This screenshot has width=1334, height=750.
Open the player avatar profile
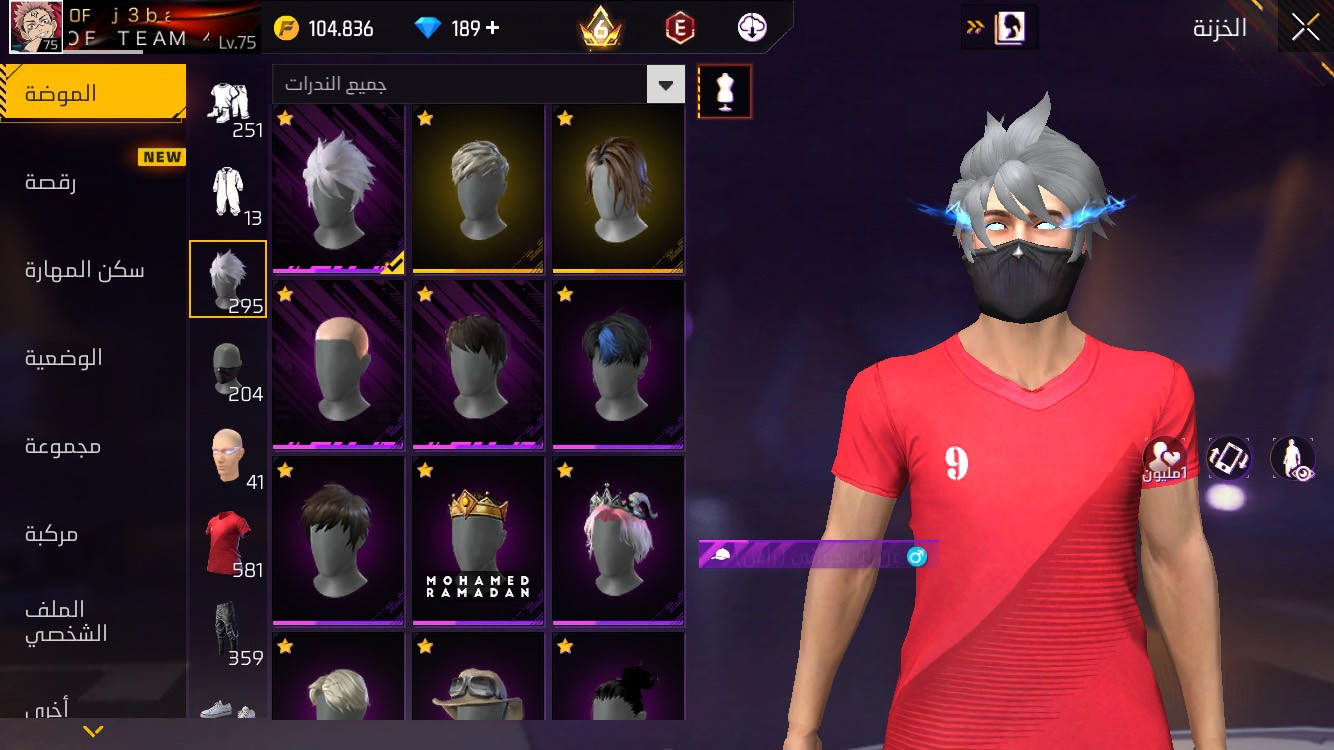pyautogui.click(x=36, y=27)
